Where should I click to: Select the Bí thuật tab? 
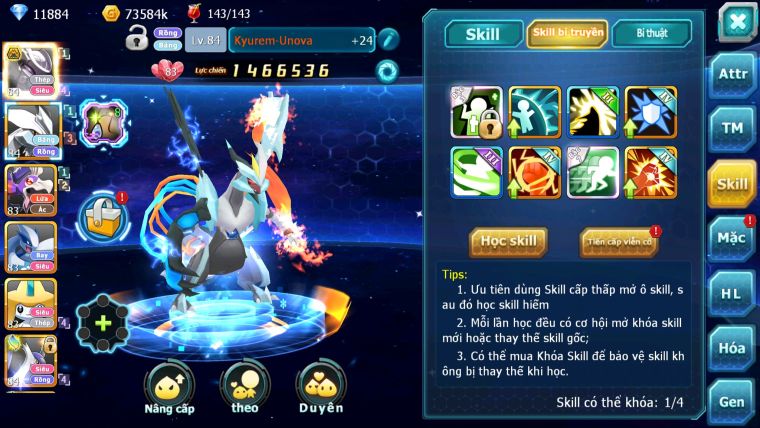651,33
